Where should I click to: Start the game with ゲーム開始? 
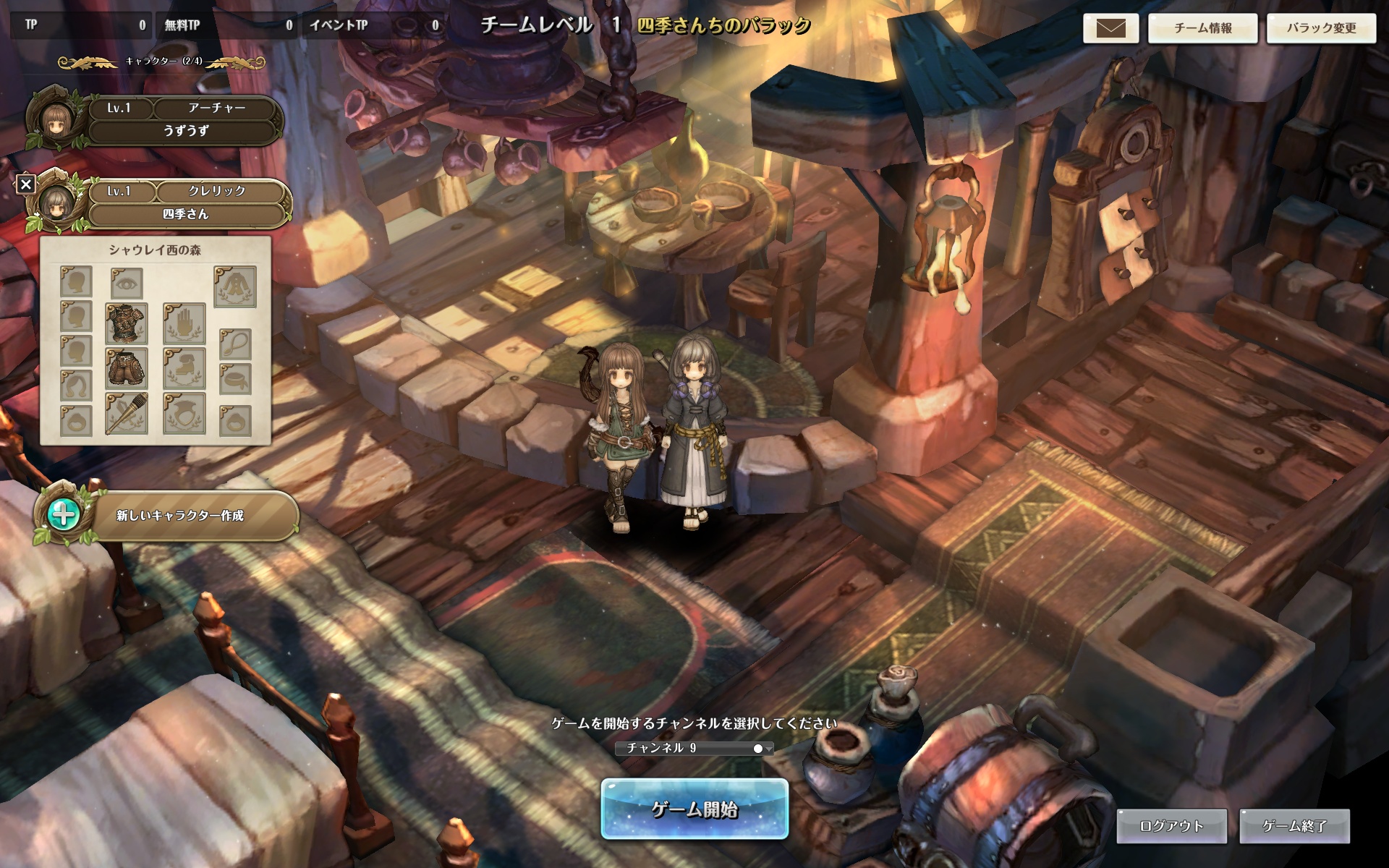694,809
